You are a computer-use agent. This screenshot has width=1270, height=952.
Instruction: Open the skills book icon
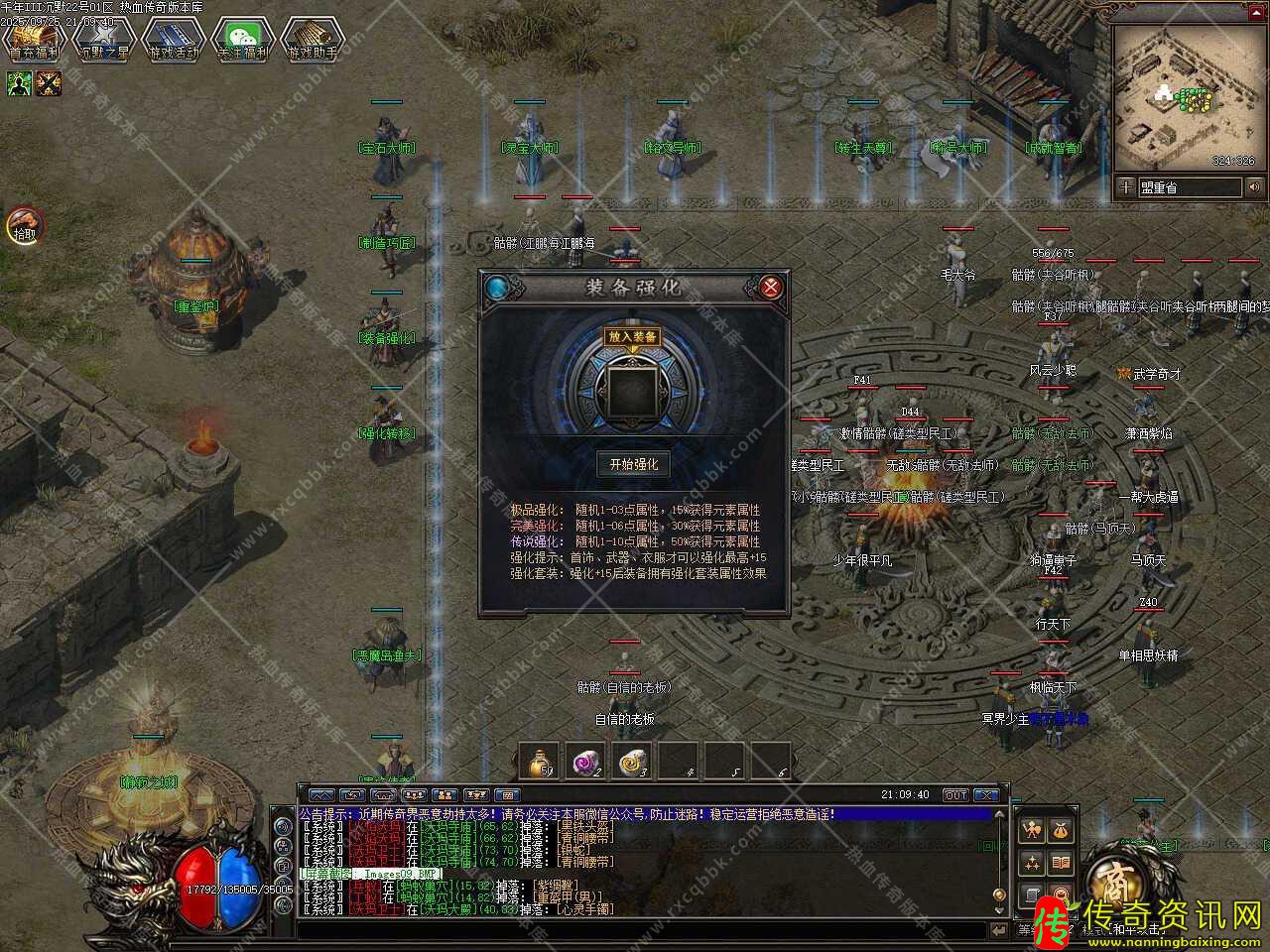[1061, 863]
